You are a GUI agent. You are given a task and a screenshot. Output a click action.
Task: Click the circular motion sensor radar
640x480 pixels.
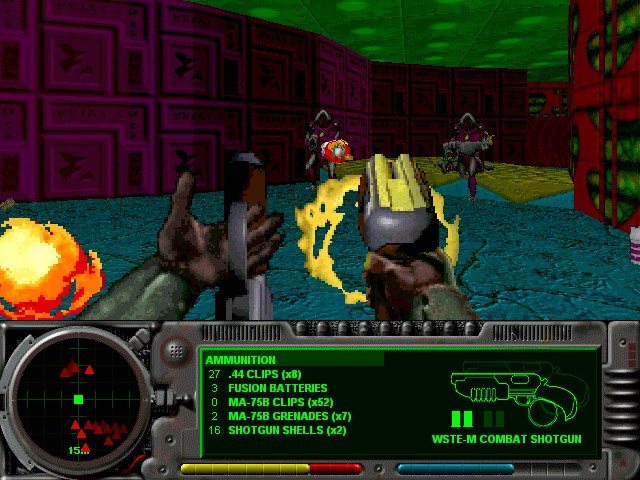pyautogui.click(x=79, y=400)
